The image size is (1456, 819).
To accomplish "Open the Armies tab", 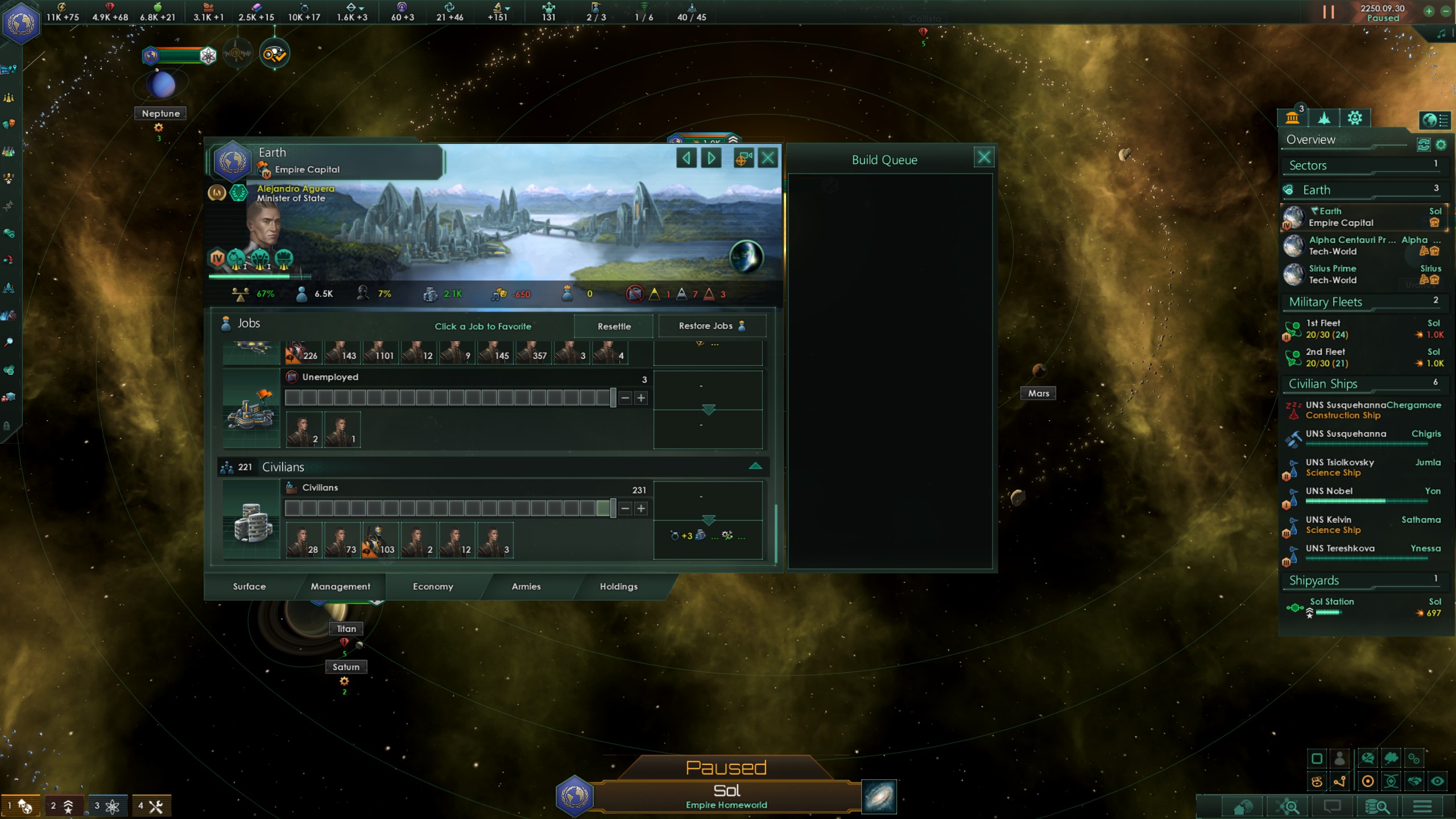I will click(x=526, y=586).
